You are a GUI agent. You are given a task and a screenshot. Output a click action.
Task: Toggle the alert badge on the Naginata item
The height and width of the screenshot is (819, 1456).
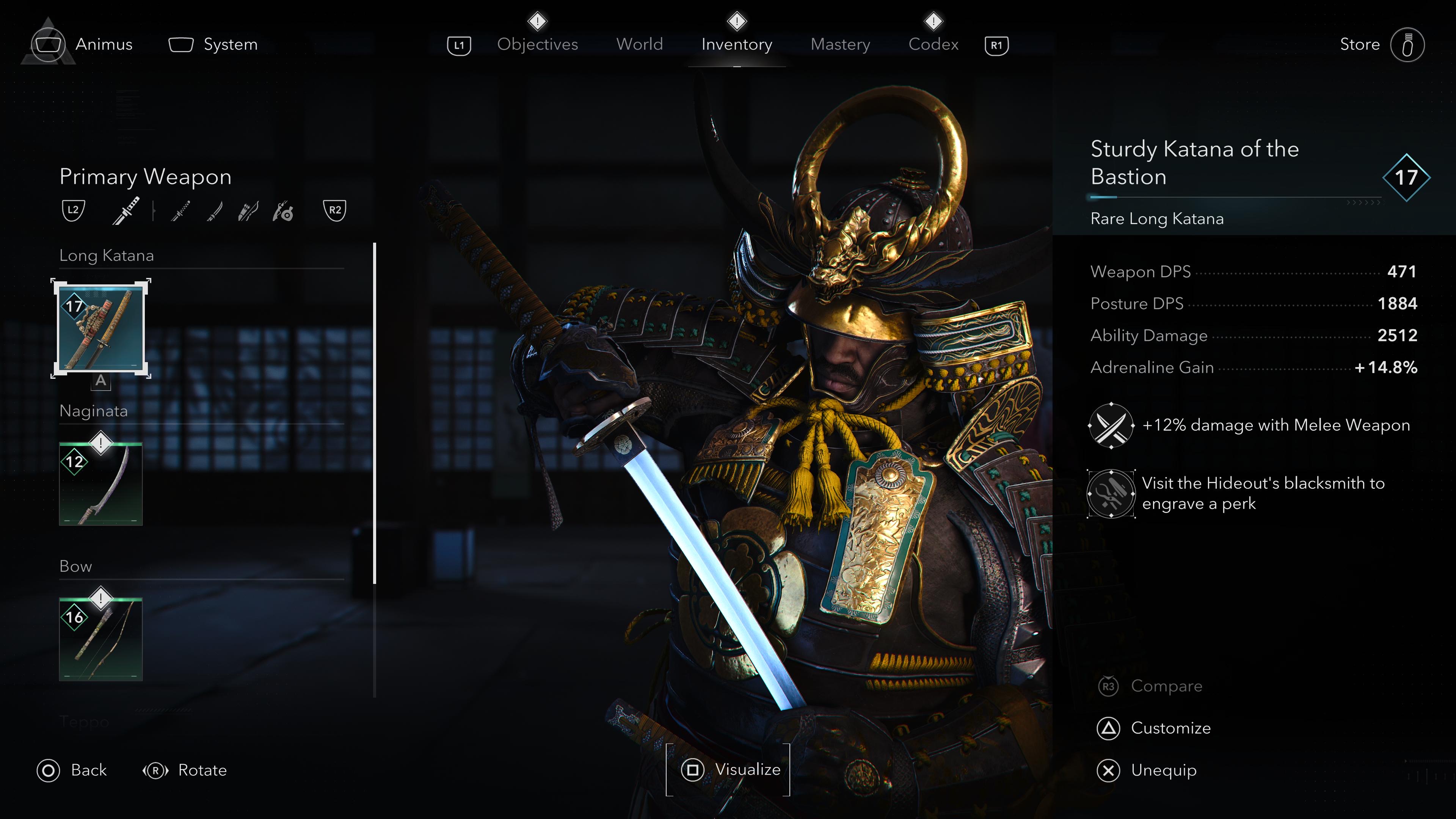pos(100,443)
